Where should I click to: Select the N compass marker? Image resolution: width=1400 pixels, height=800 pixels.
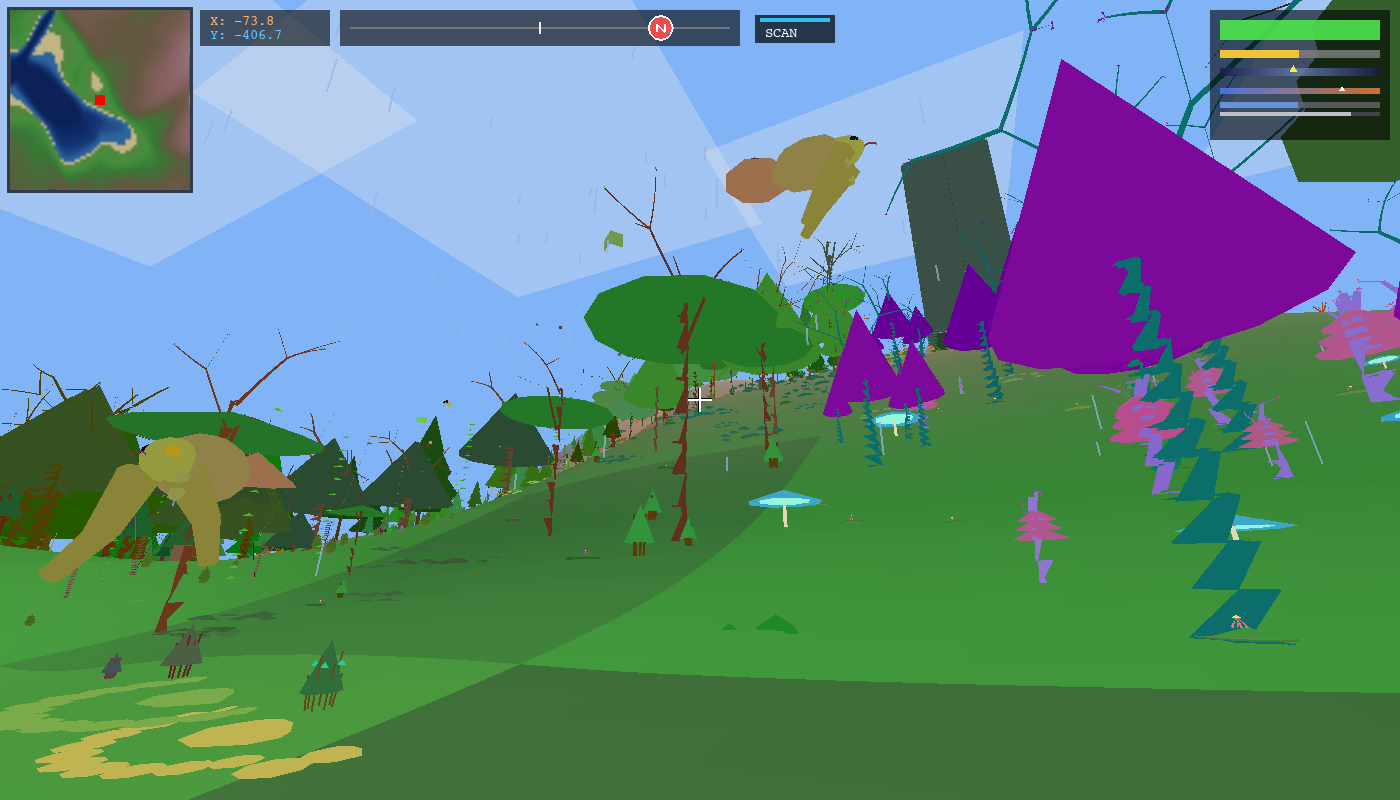point(660,28)
